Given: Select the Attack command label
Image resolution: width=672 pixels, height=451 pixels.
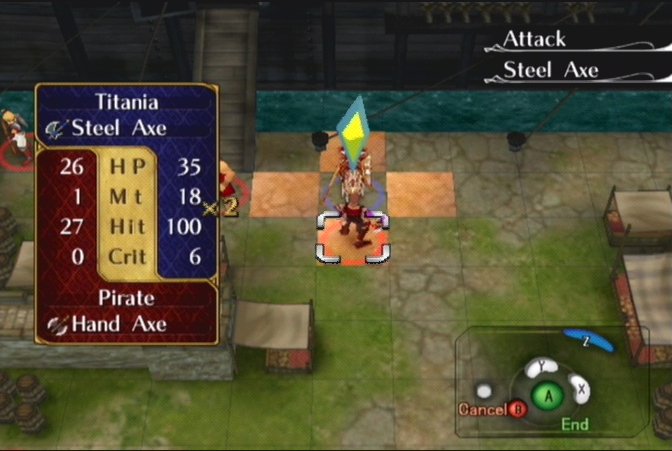Looking at the screenshot, I should (x=534, y=40).
